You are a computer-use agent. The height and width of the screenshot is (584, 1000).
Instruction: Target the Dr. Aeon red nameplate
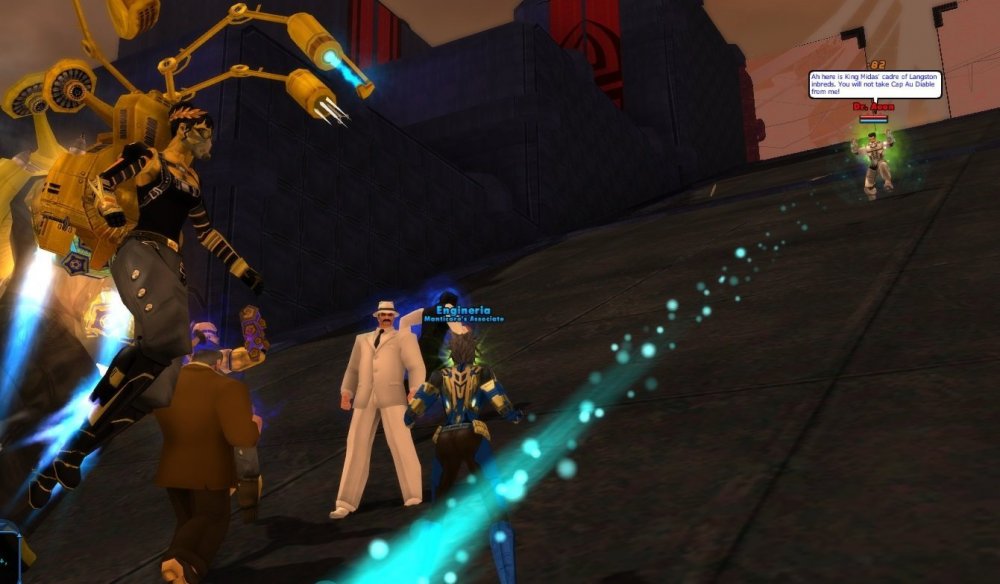coord(872,106)
